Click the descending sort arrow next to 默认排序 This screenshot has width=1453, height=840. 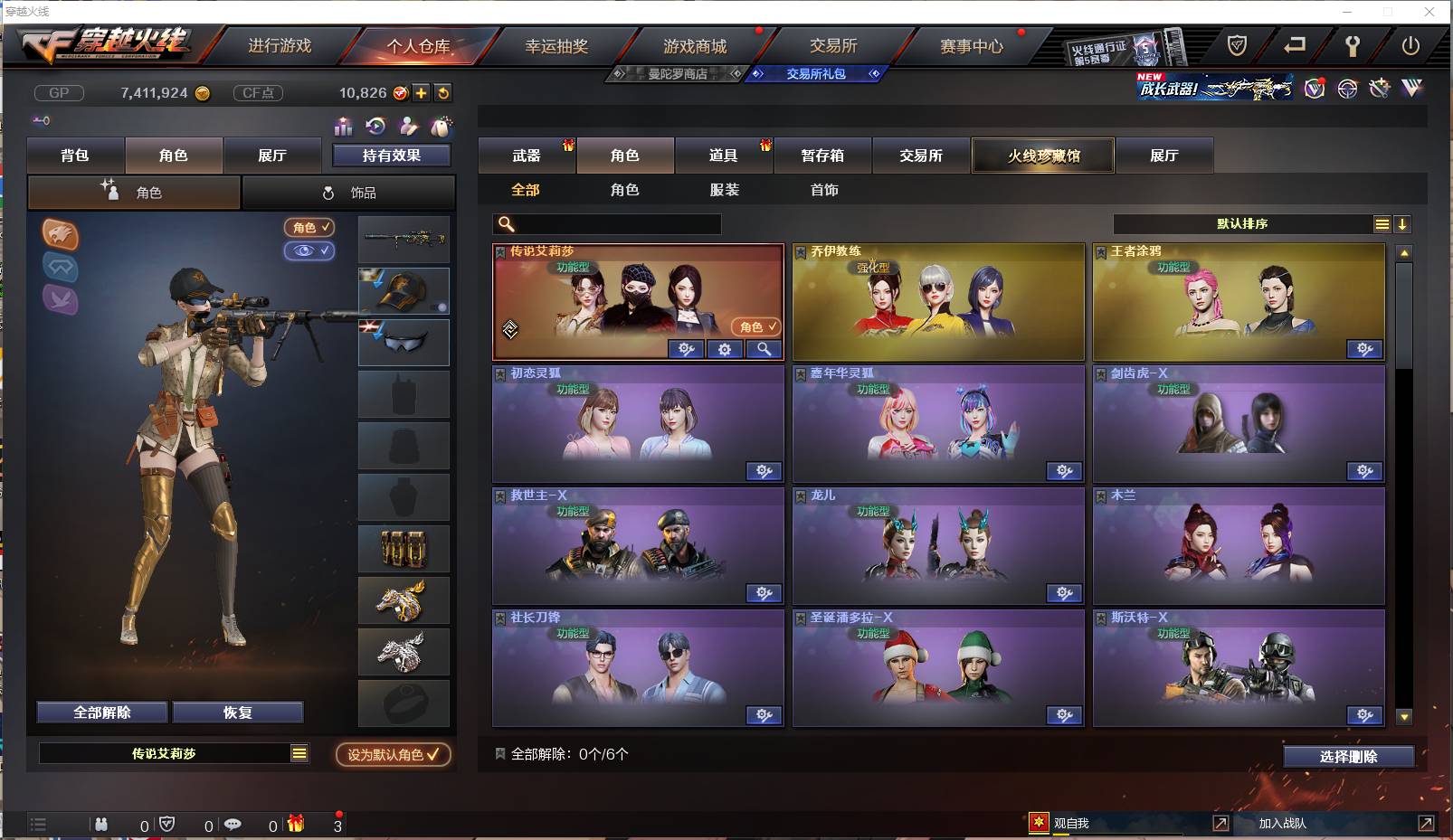click(x=1403, y=223)
